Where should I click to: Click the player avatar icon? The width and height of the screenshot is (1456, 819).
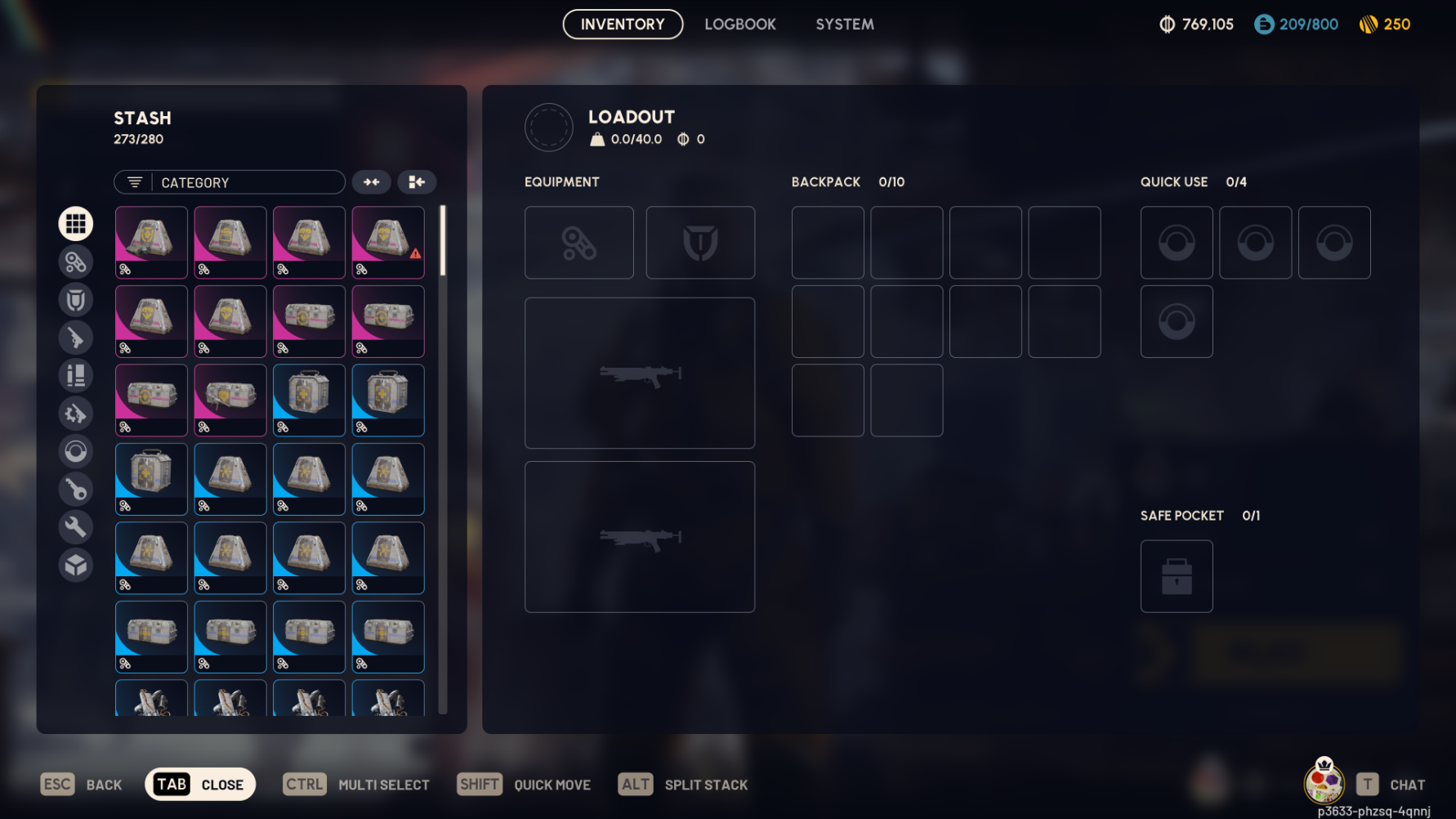(x=1324, y=781)
